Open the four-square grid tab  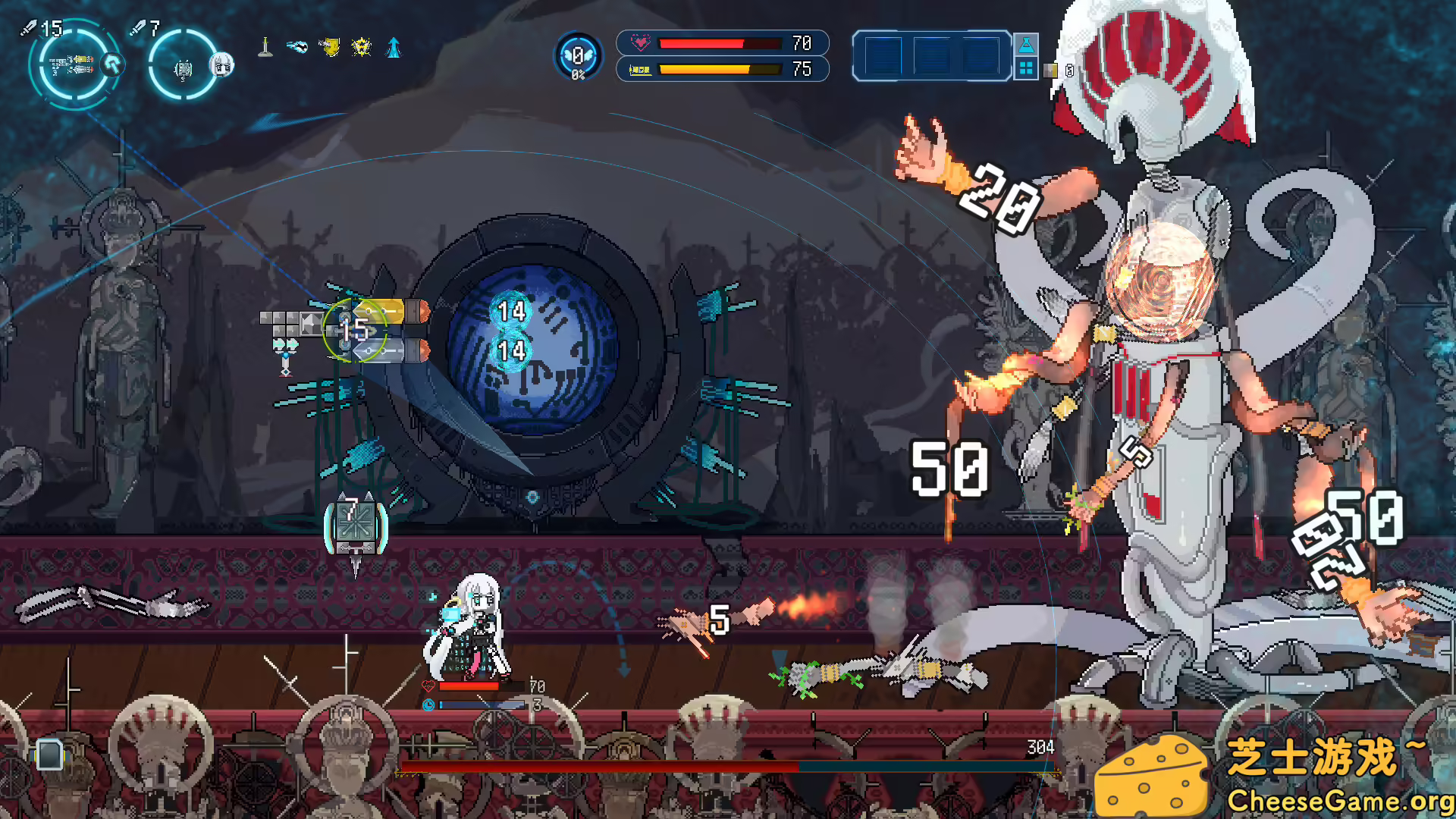click(x=1026, y=68)
